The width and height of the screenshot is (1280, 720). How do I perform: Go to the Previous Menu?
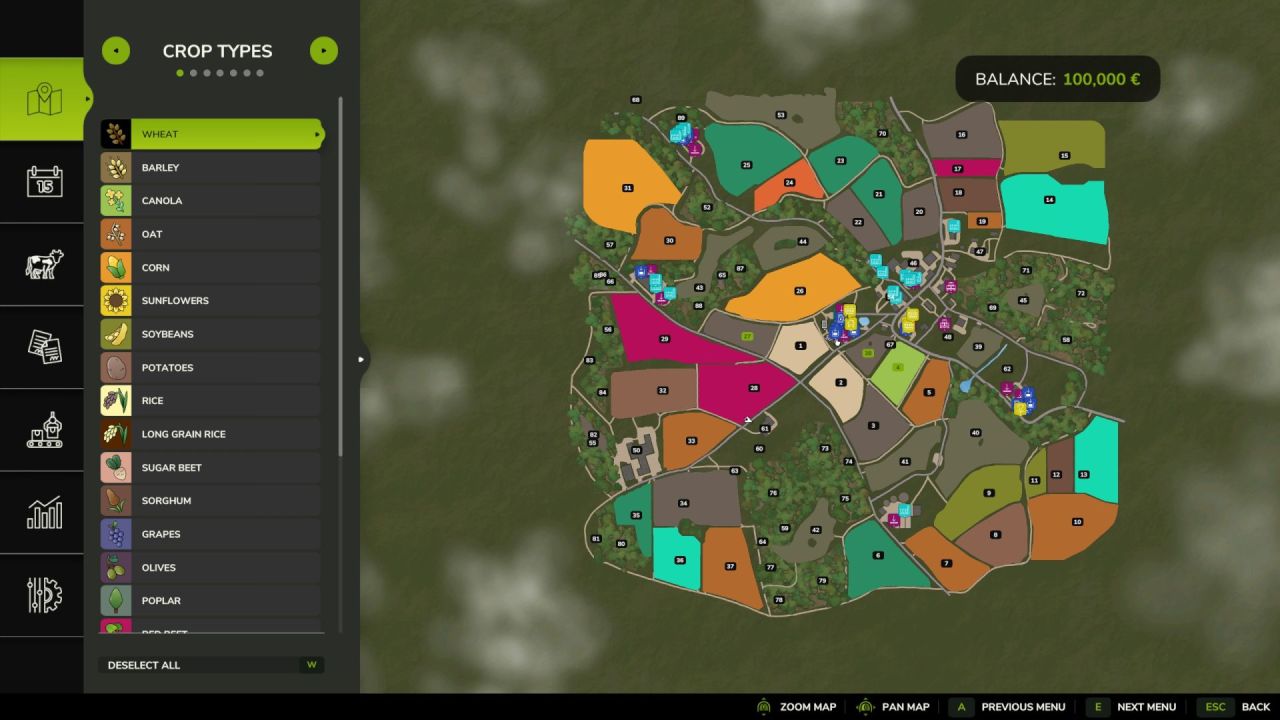click(x=961, y=706)
